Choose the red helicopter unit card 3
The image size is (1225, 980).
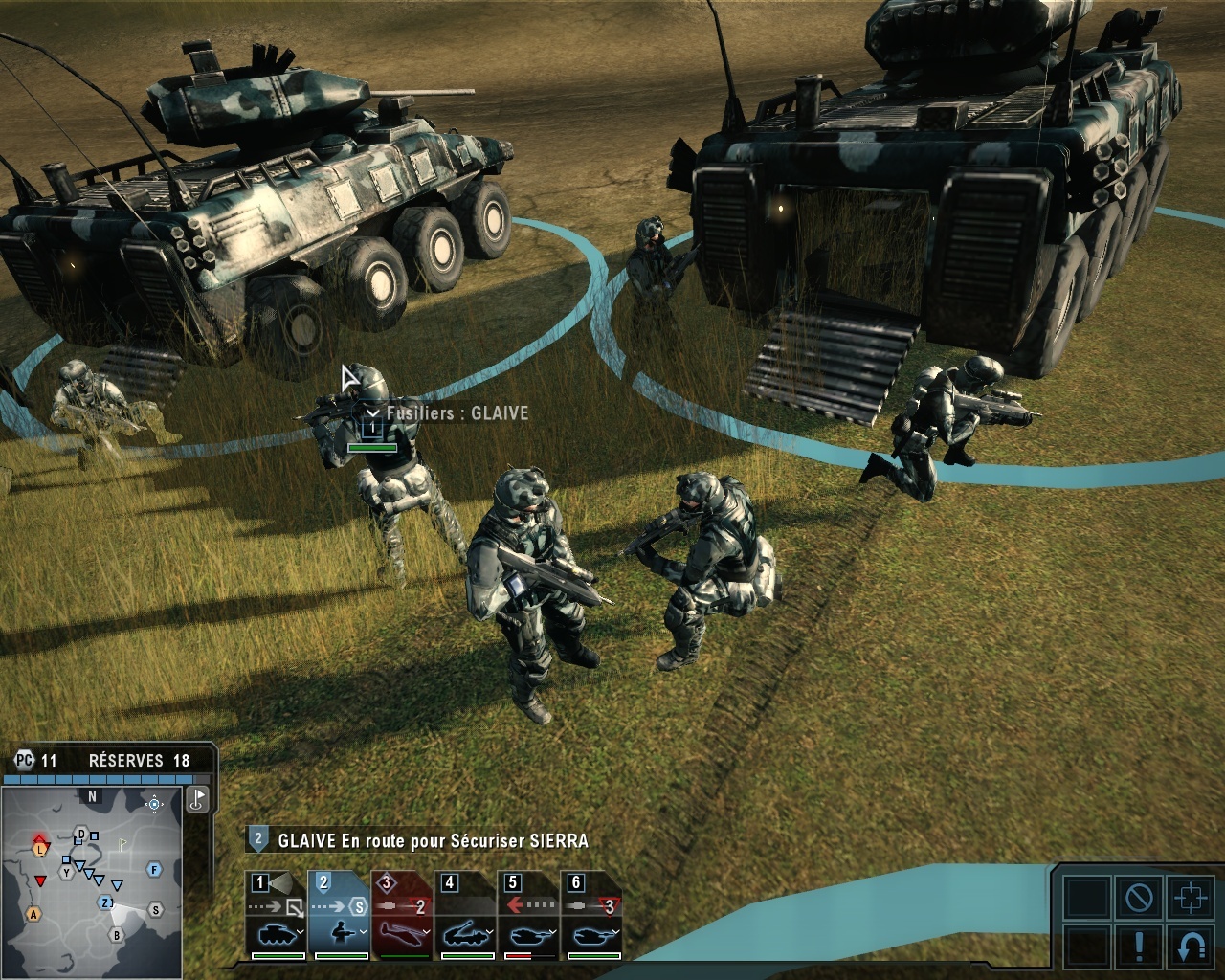coord(403,915)
